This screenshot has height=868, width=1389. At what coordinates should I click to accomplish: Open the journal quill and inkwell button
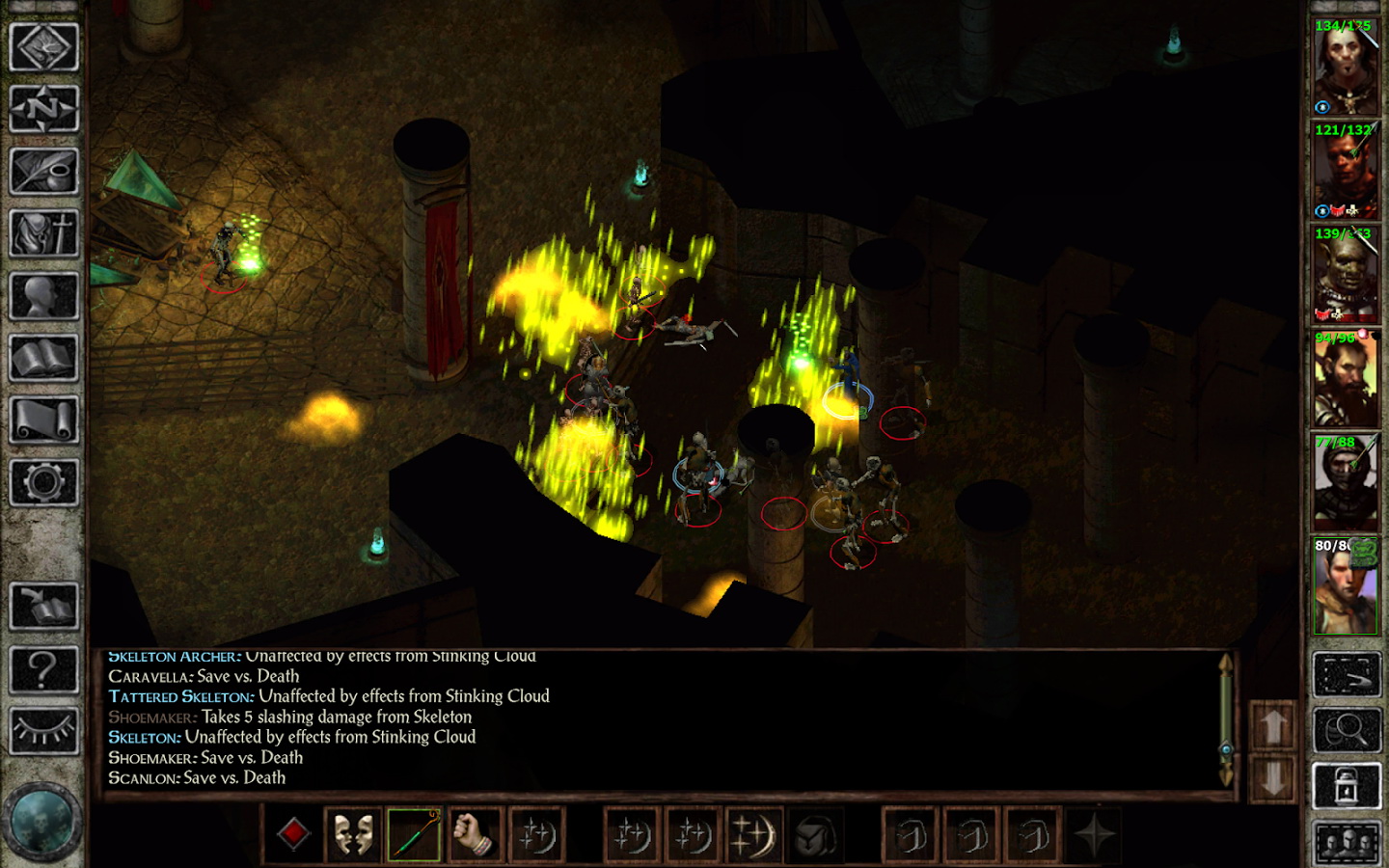coord(43,171)
